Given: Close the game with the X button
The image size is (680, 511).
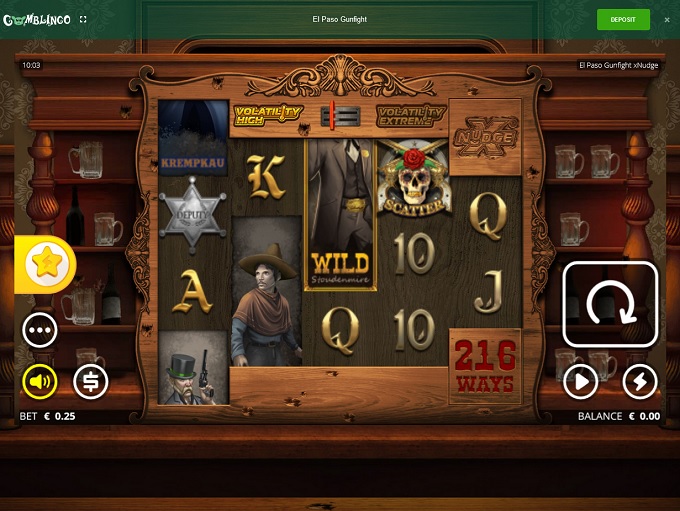Looking at the screenshot, I should coord(667,19).
